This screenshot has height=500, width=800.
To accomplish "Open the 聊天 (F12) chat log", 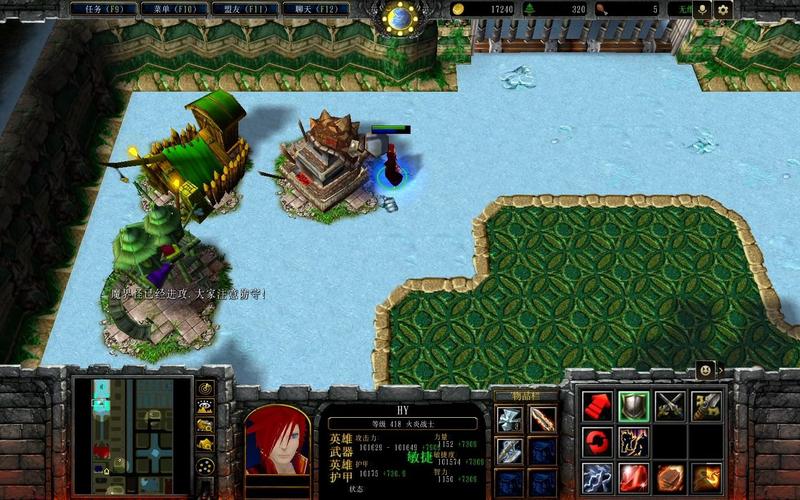I will tap(306, 9).
